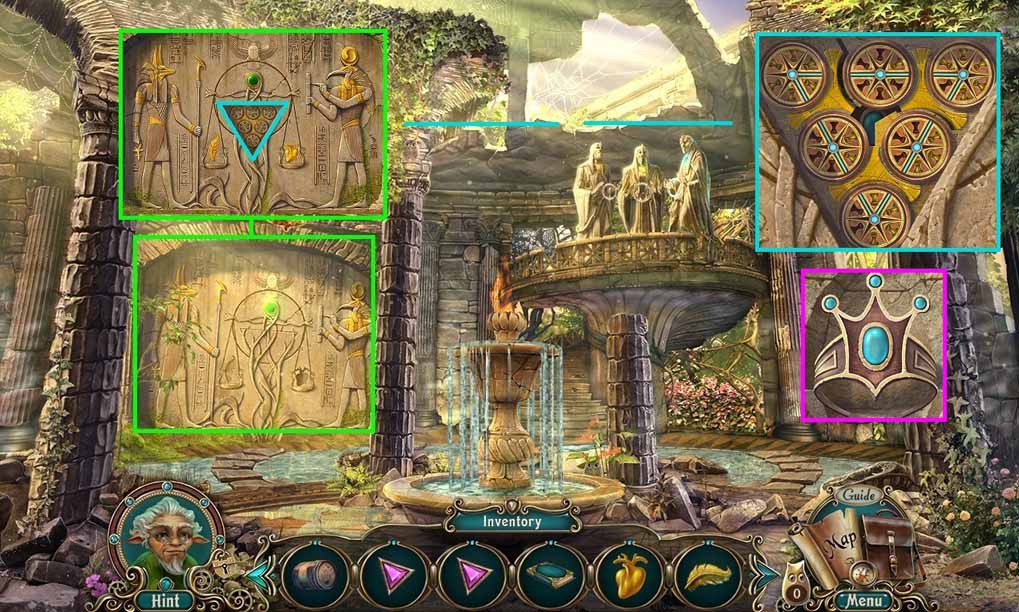Open the strategy Guide
Image resolution: width=1019 pixels, height=612 pixels.
click(857, 496)
